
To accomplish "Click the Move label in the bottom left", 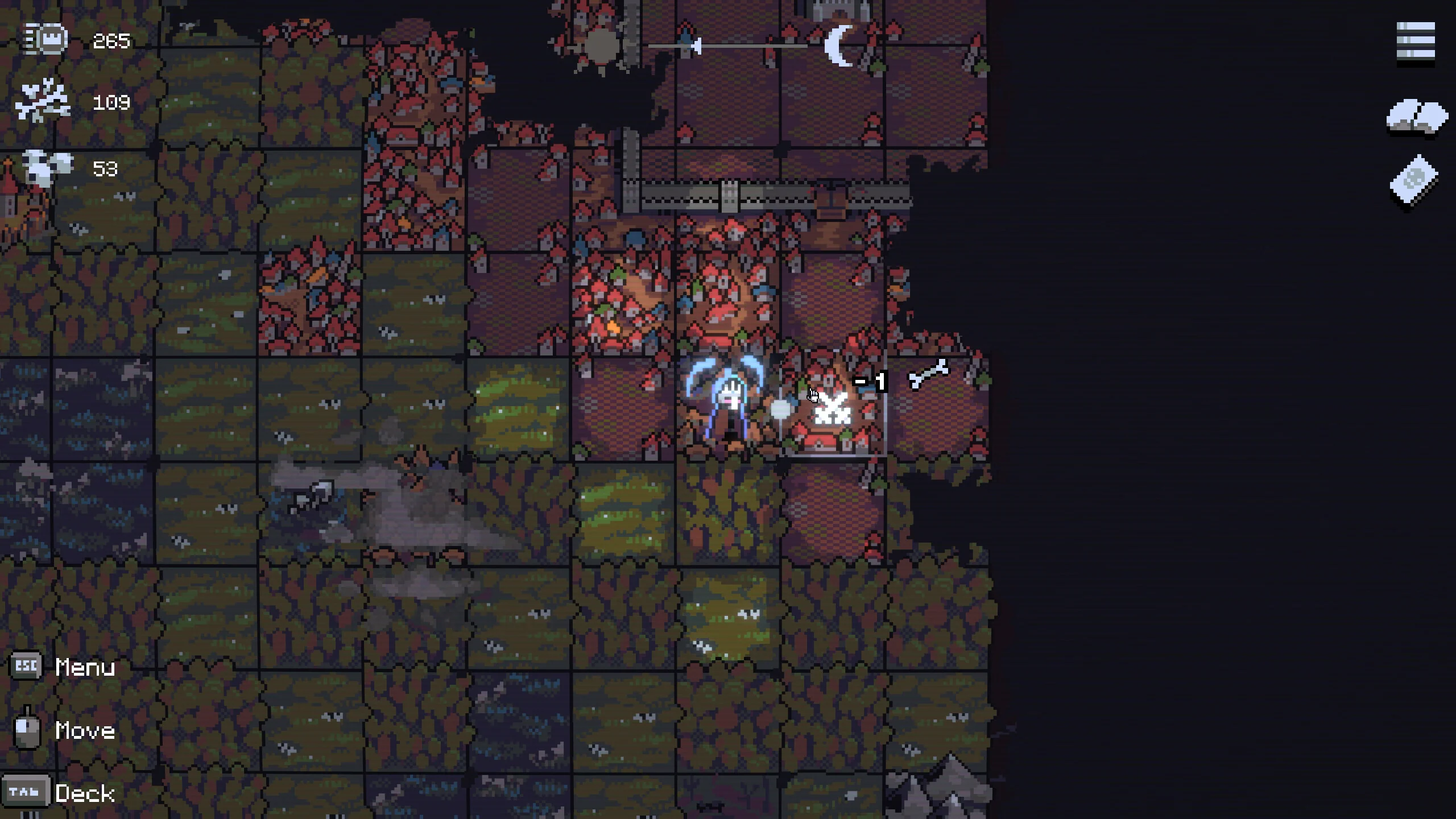I will click(84, 731).
